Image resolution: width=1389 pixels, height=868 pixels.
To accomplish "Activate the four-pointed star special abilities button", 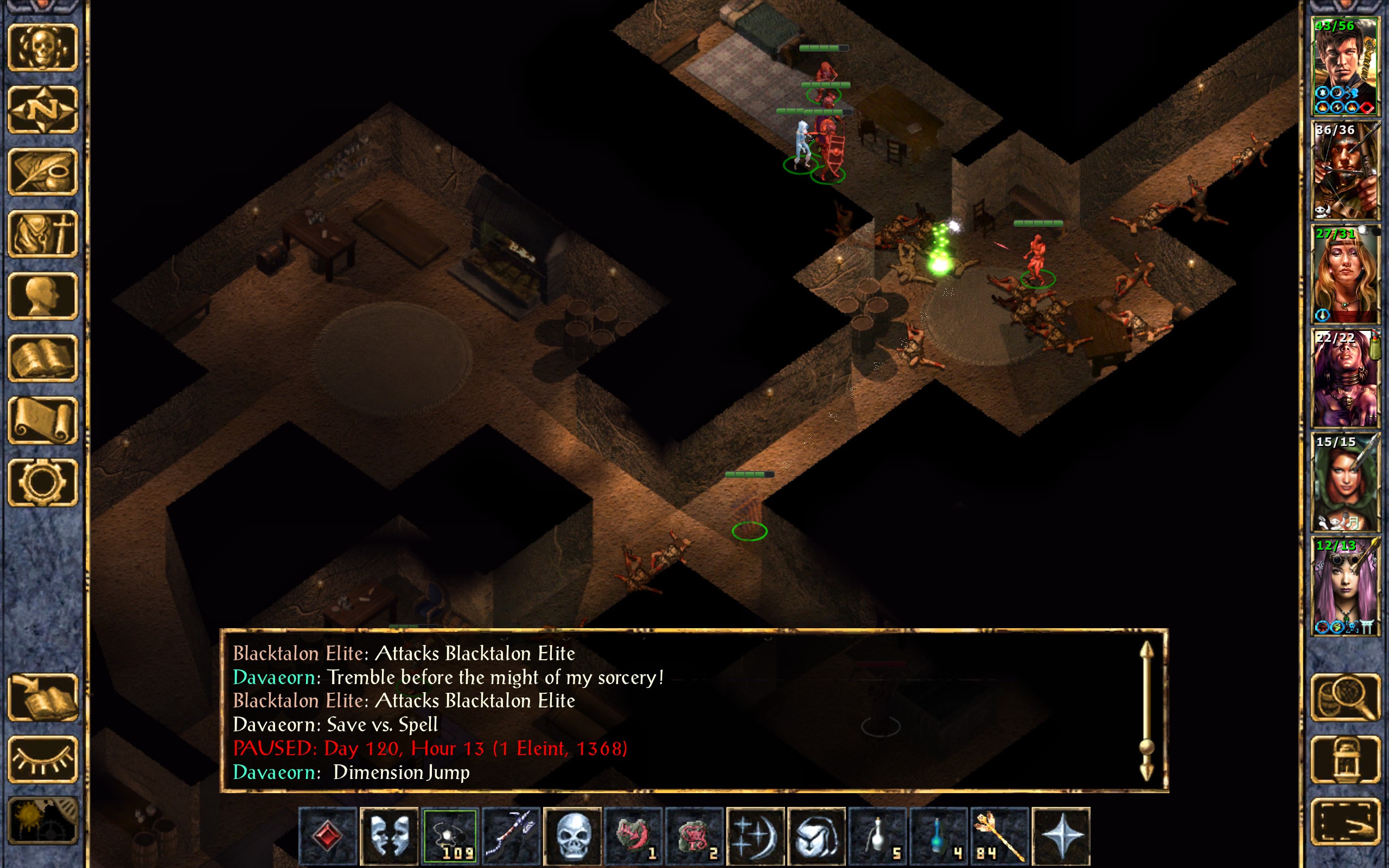I will coord(1061,836).
